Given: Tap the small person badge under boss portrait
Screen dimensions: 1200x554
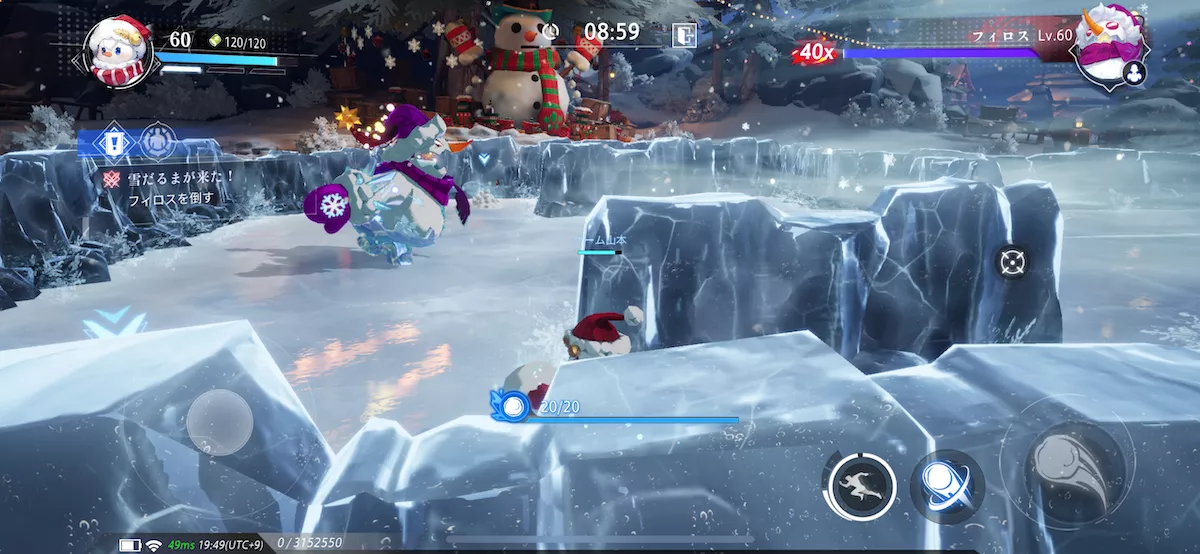Looking at the screenshot, I should (1134, 73).
